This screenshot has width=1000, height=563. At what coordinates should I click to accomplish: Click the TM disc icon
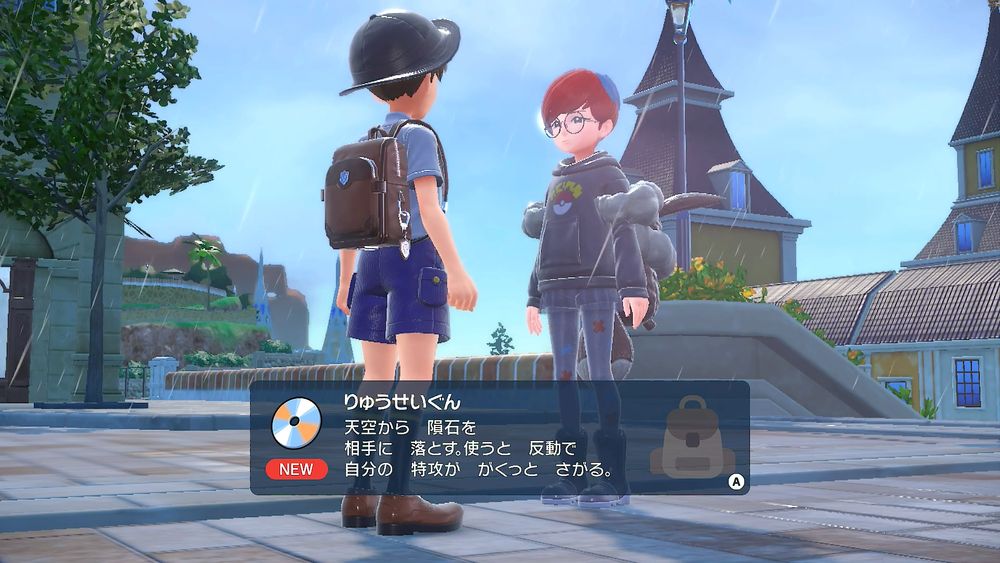(x=295, y=420)
